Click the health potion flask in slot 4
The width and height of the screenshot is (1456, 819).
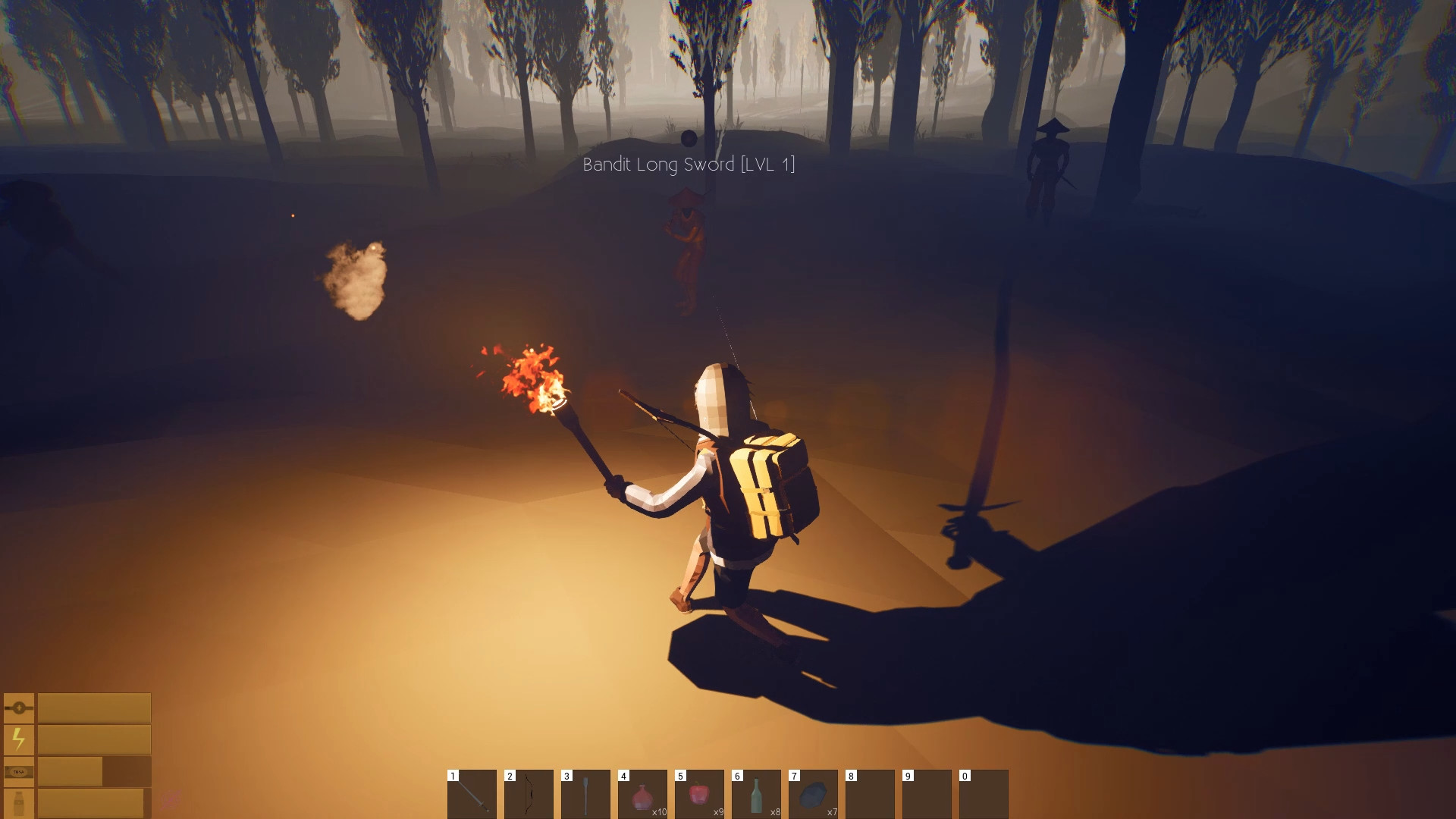coord(643,796)
